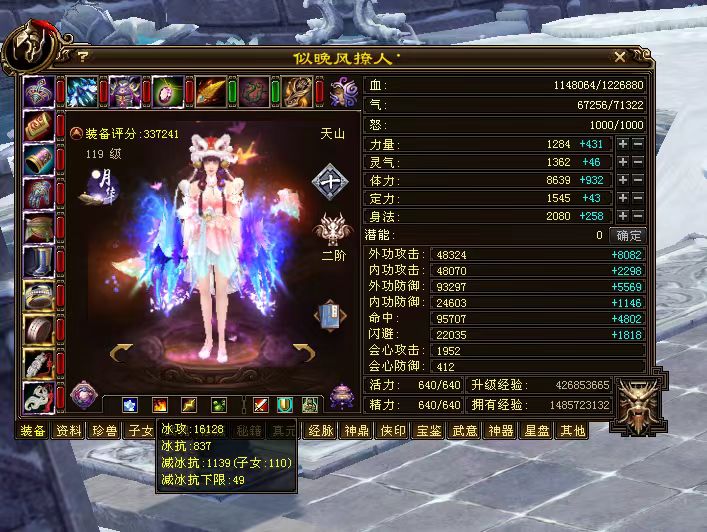Select the 珍兽 tab
707x532 pixels.
point(104,431)
